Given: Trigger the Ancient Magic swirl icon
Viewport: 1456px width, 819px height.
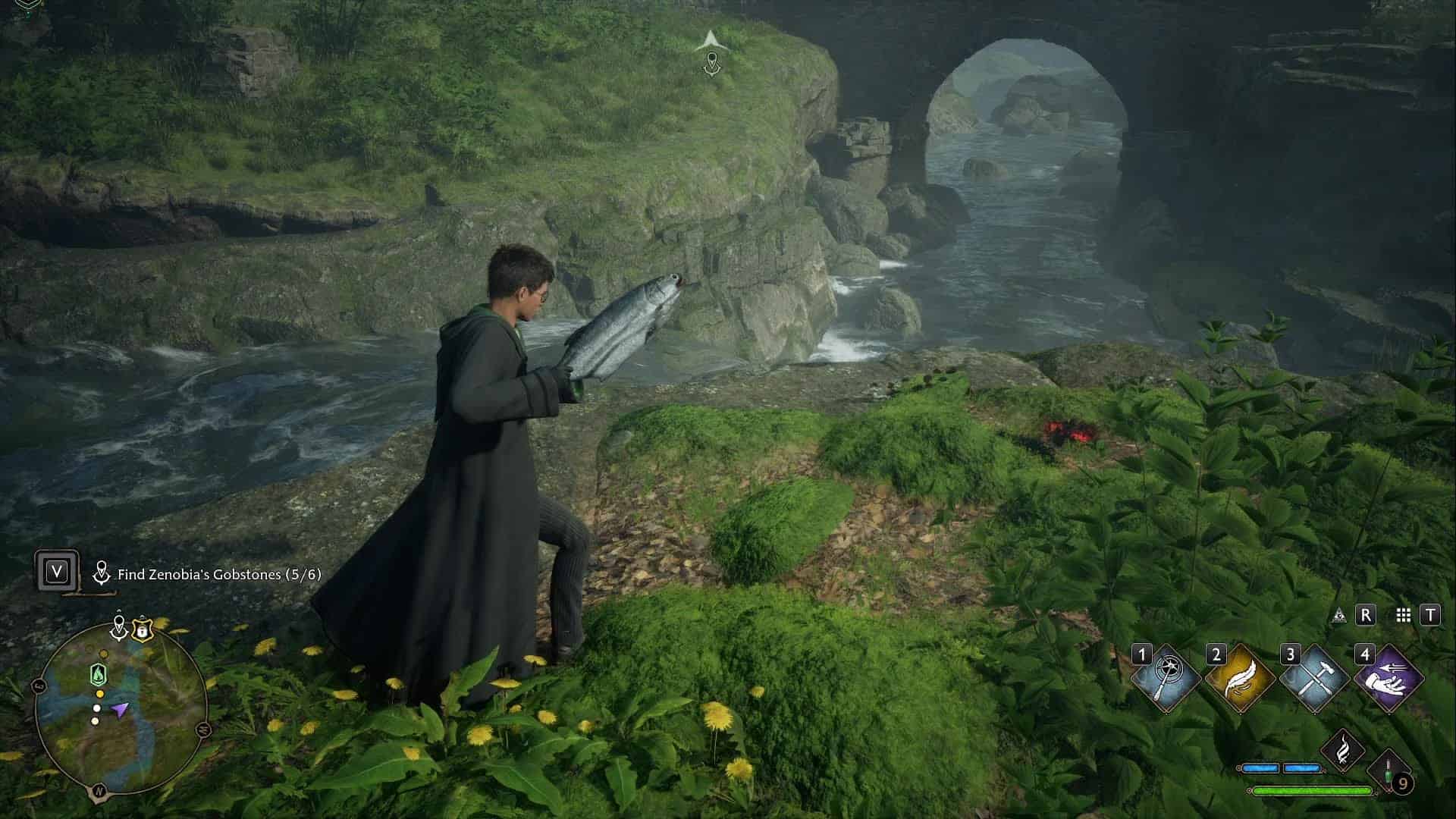Looking at the screenshot, I should (1343, 751).
